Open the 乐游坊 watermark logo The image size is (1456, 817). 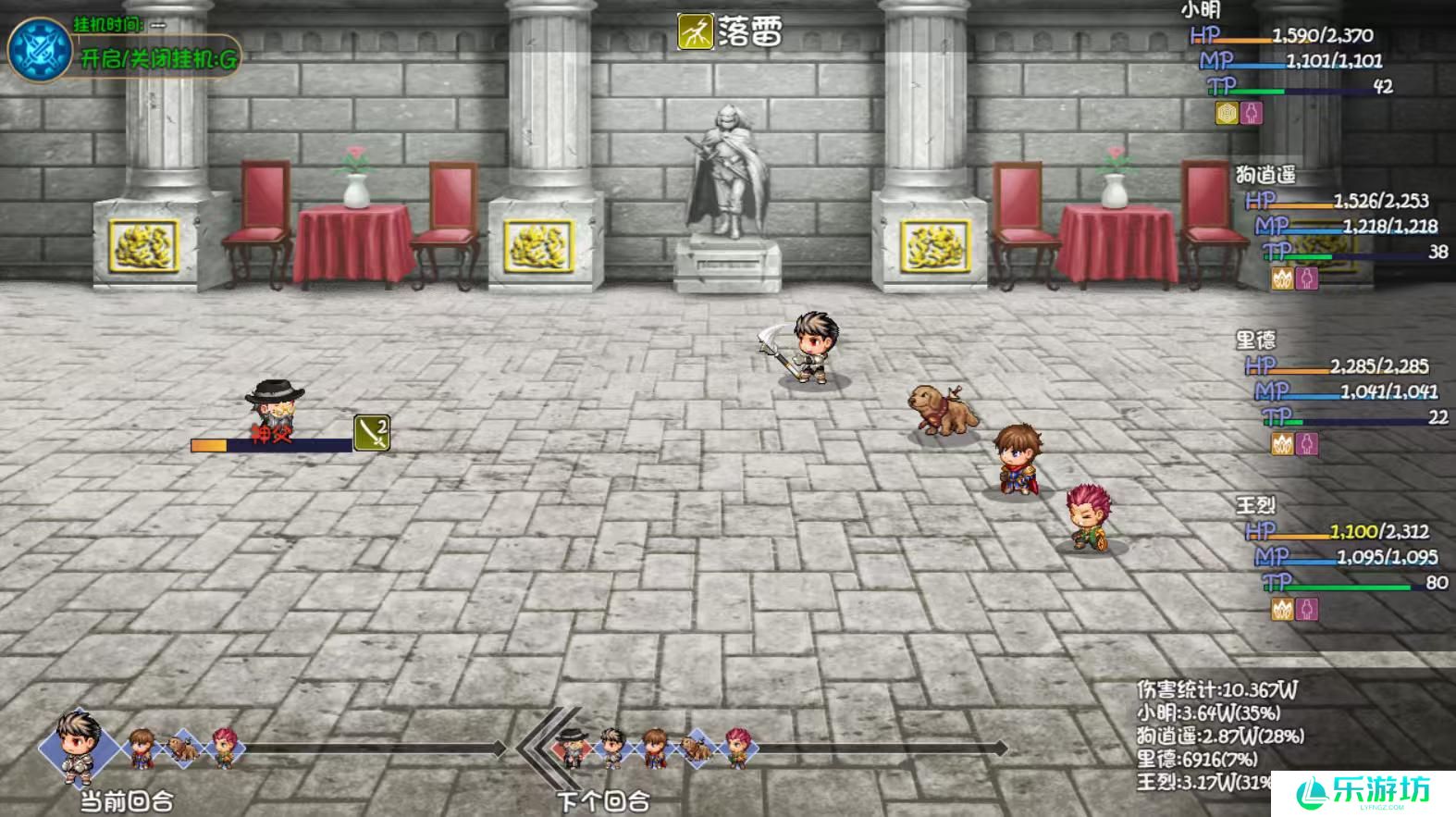[1363, 792]
